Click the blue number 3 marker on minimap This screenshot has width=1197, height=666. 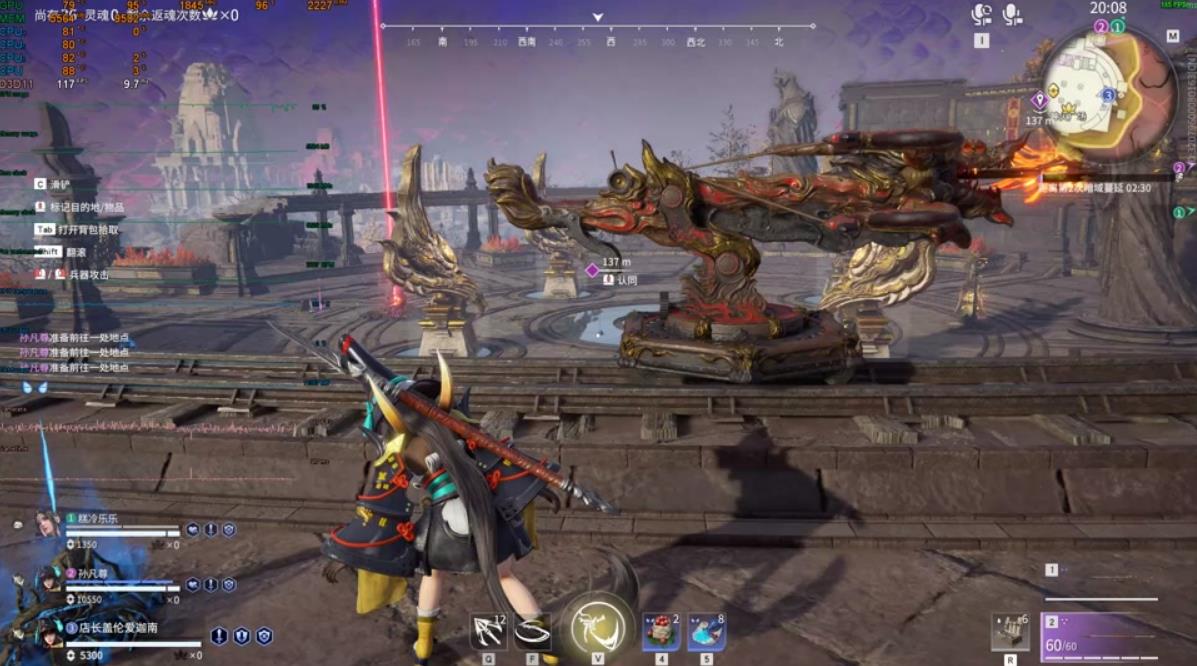1108,95
